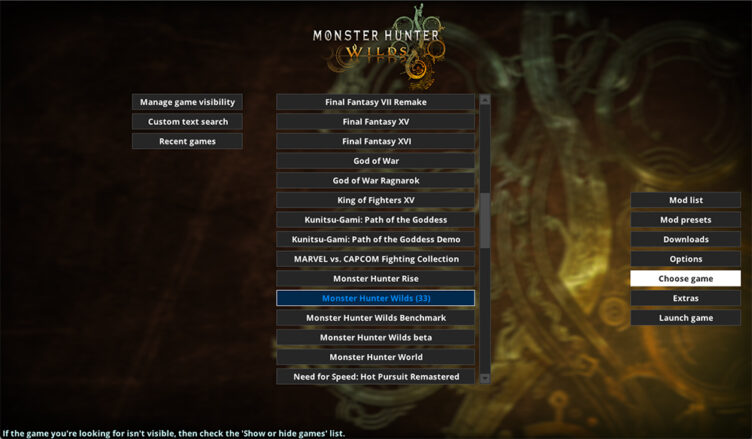
Task: Select Kunitsu-Gami: Path of the Goddess Demo
Action: pos(375,239)
